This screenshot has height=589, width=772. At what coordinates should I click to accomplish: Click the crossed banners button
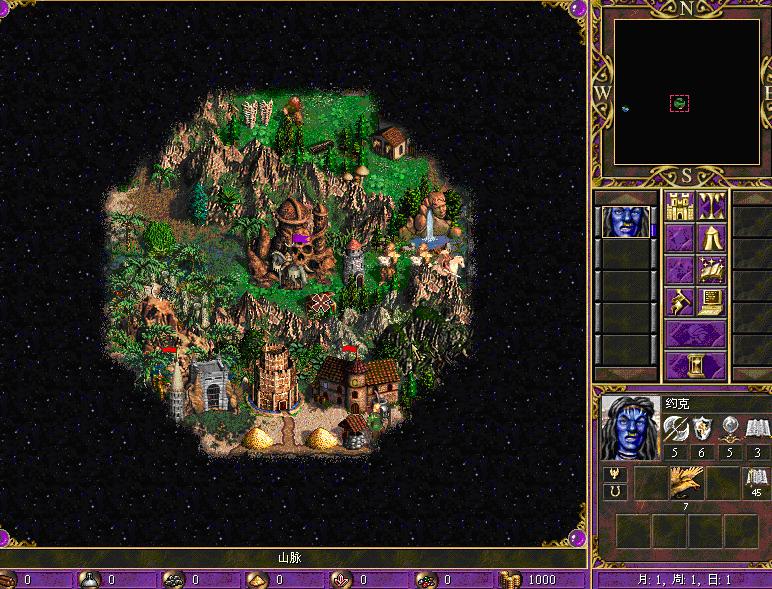[x=711, y=207]
